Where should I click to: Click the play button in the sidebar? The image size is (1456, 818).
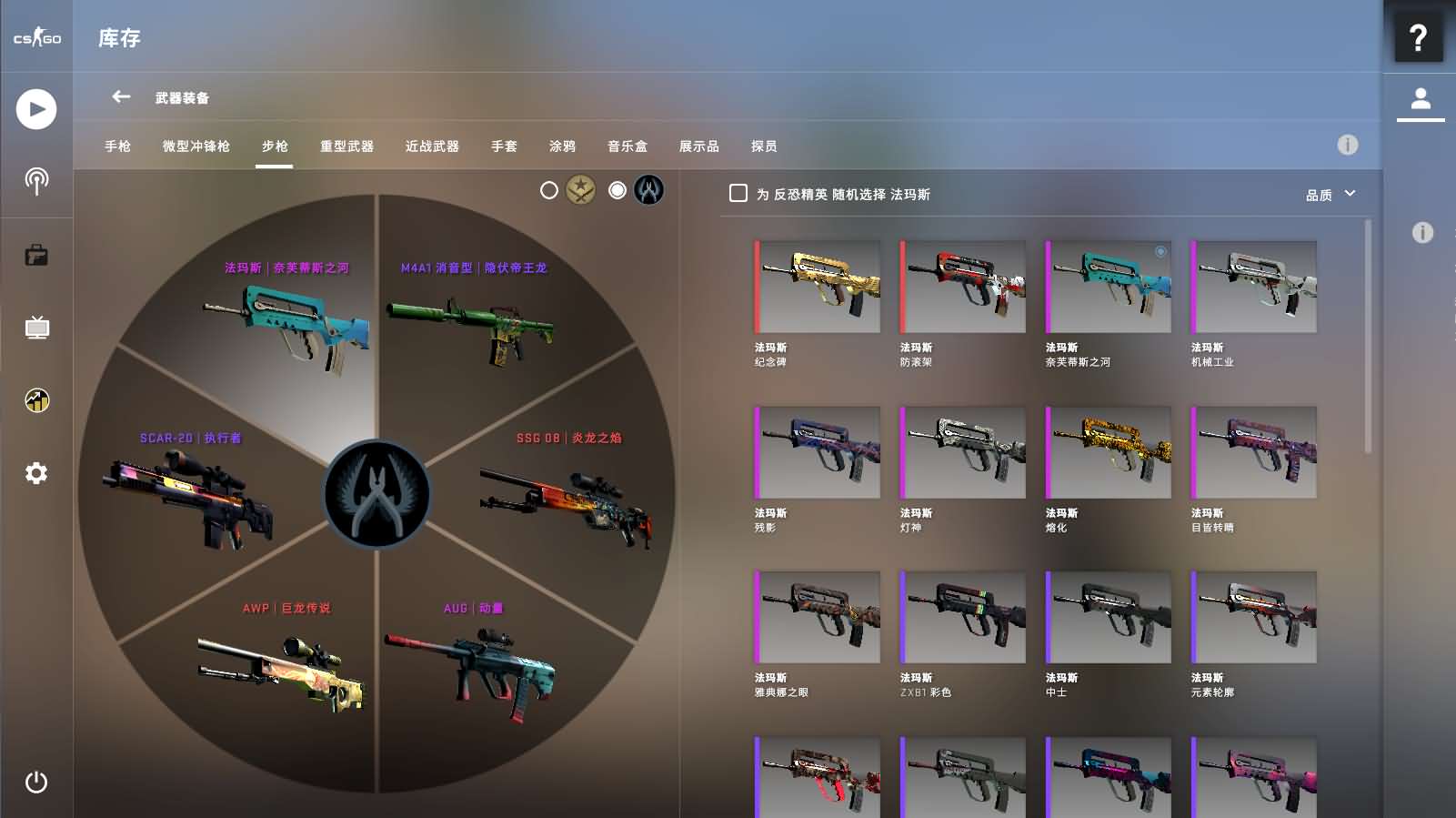tap(36, 109)
